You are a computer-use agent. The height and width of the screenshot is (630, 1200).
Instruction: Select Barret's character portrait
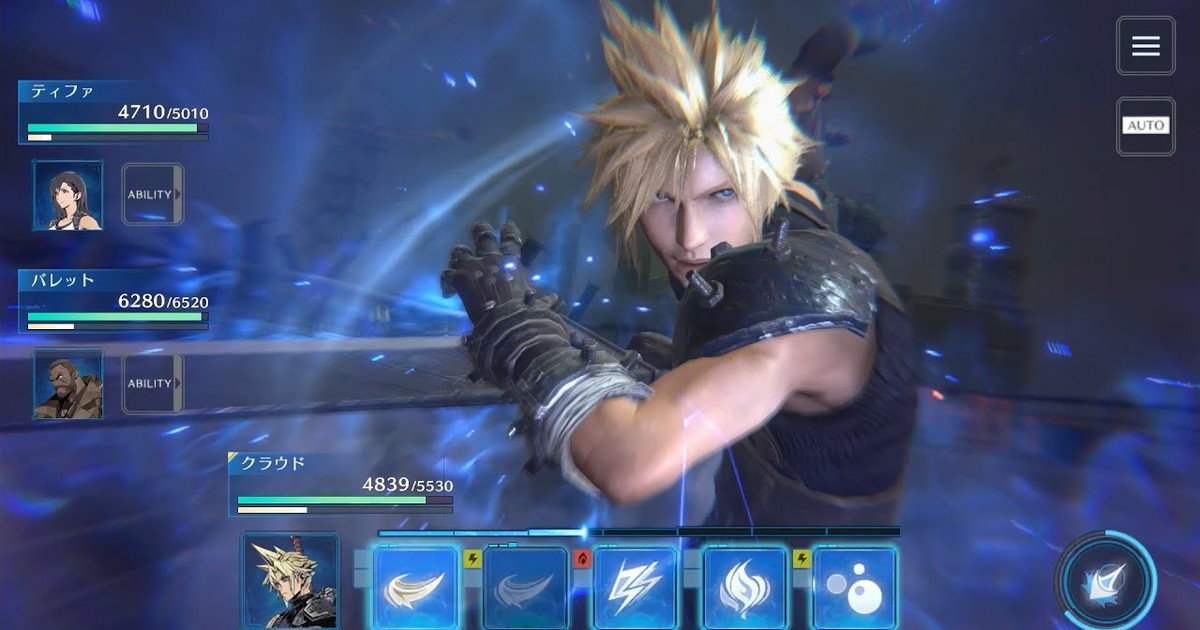click(x=68, y=383)
